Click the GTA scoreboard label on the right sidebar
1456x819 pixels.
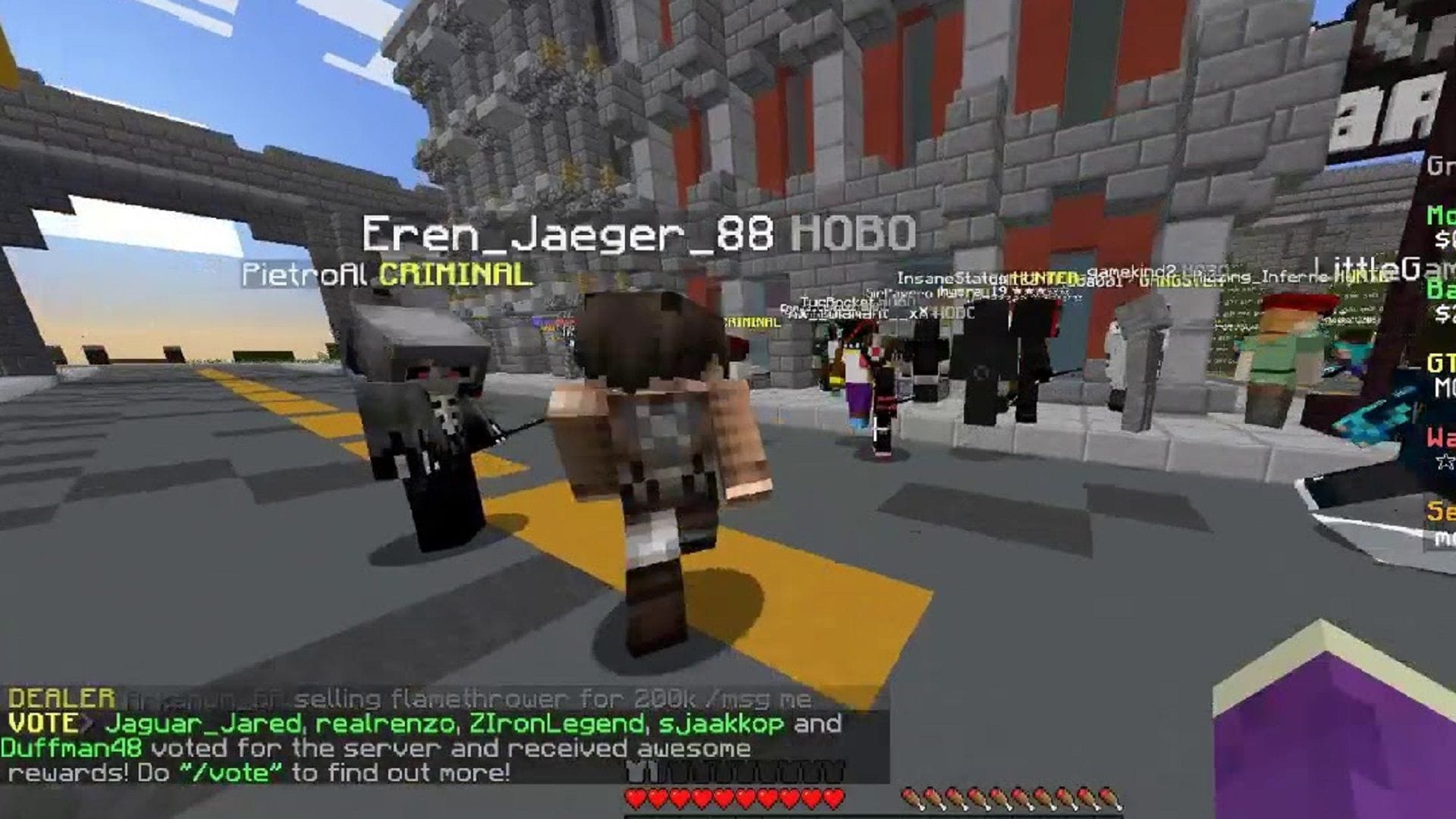pyautogui.click(x=1437, y=360)
